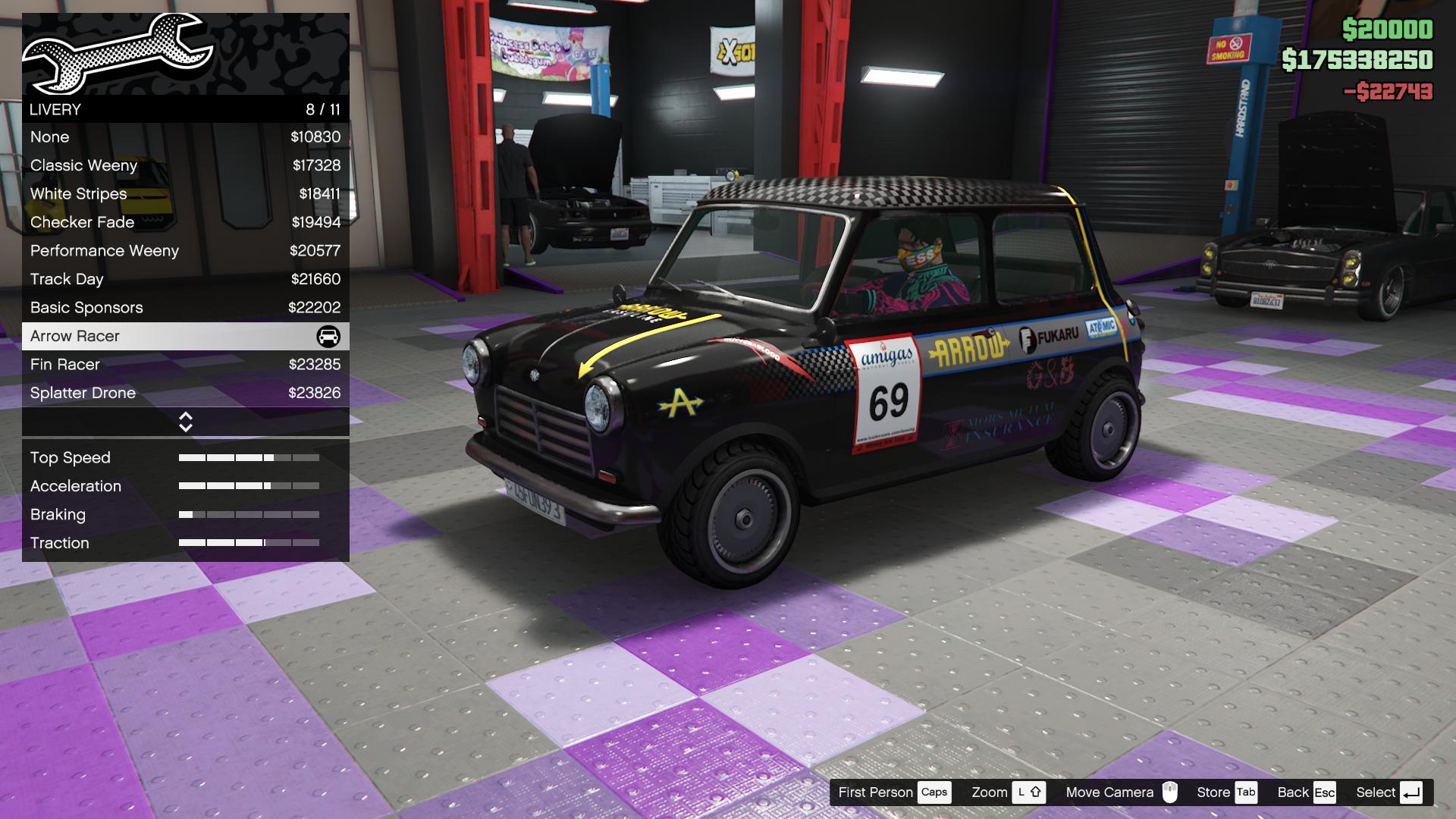The width and height of the screenshot is (1456, 819).
Task: Click the car icon on the Arrow Racer row
Action: [328, 336]
